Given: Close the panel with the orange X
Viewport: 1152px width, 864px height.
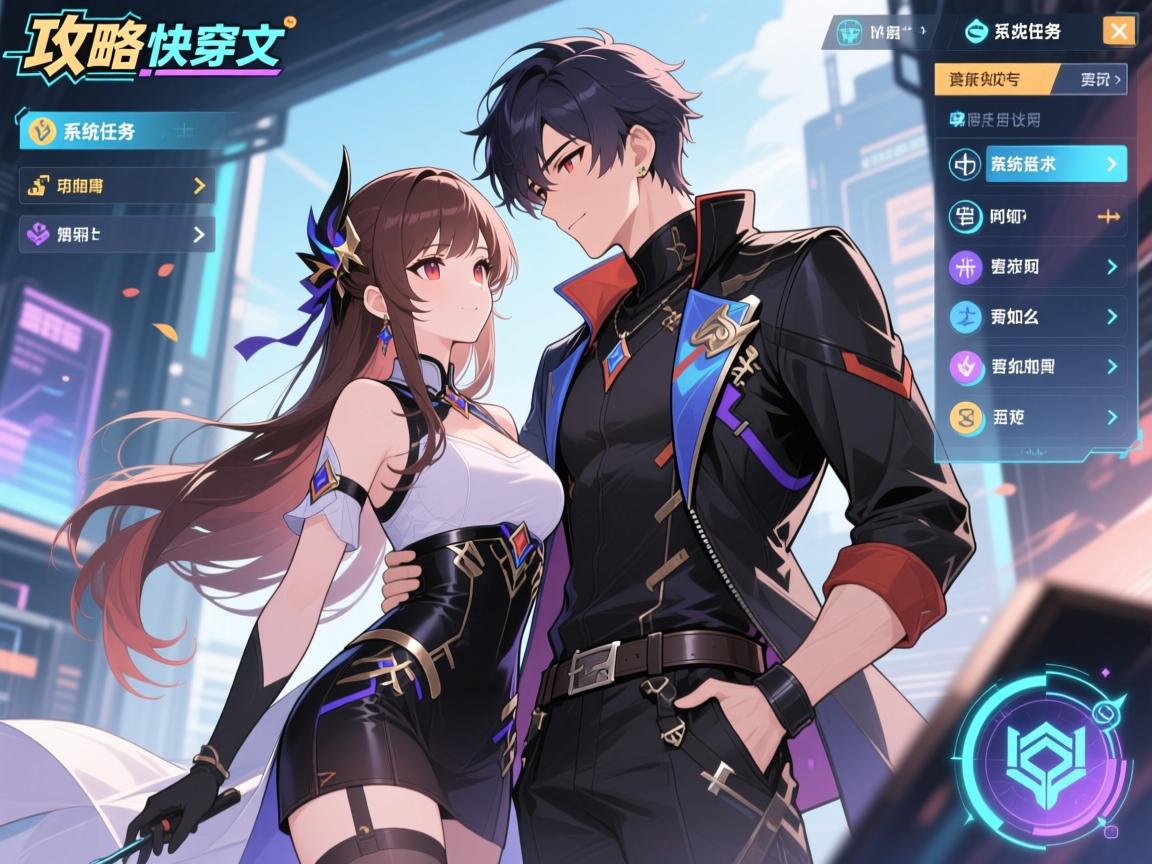Looking at the screenshot, I should [1118, 31].
